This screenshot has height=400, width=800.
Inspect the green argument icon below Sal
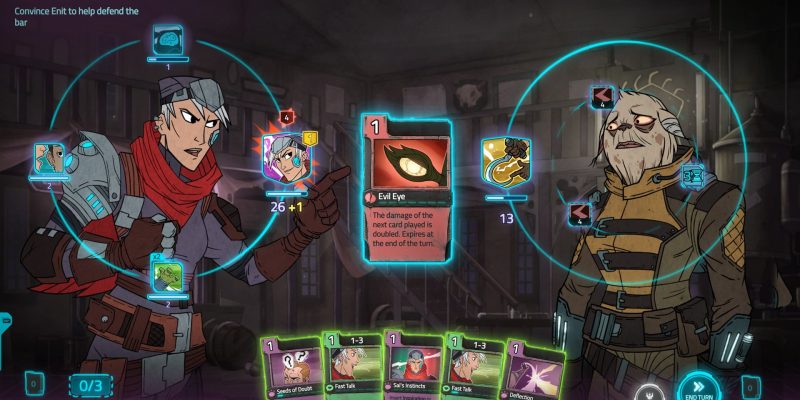pyautogui.click(x=166, y=273)
